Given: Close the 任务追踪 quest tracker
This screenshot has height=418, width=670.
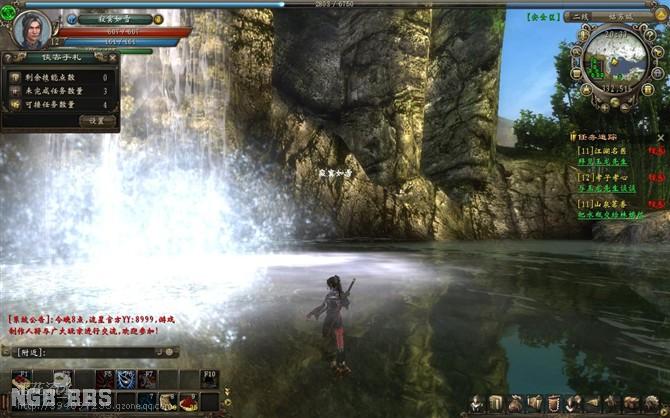Looking at the screenshot, I should [661, 136].
